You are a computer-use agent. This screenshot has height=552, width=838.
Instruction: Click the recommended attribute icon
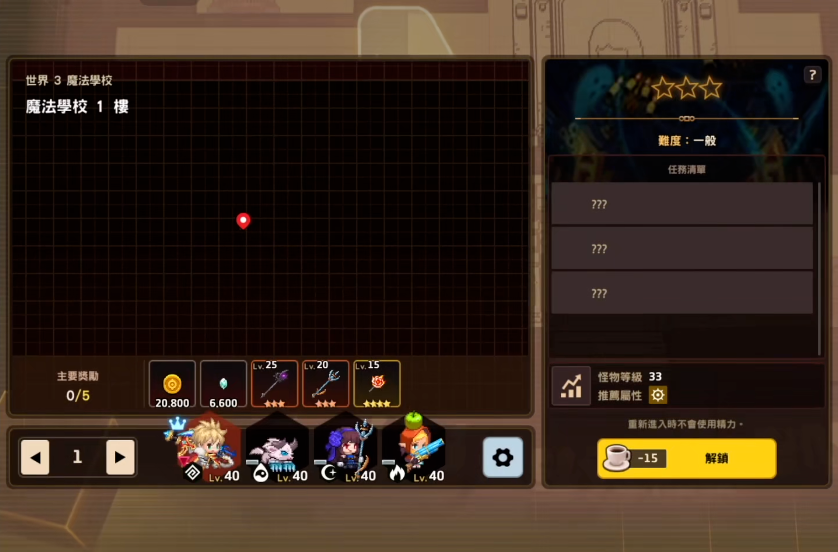click(658, 395)
